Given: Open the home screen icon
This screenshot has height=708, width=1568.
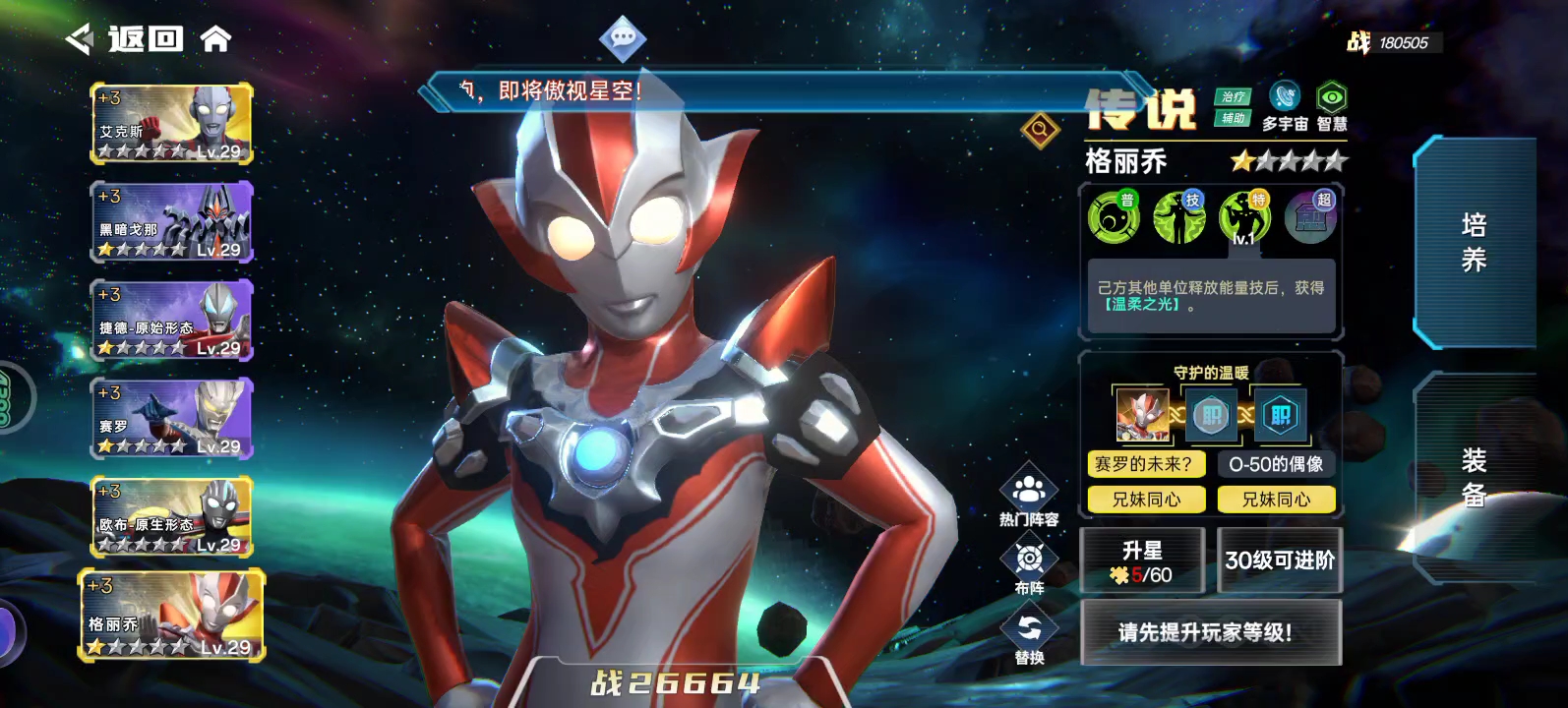Looking at the screenshot, I should (215, 39).
